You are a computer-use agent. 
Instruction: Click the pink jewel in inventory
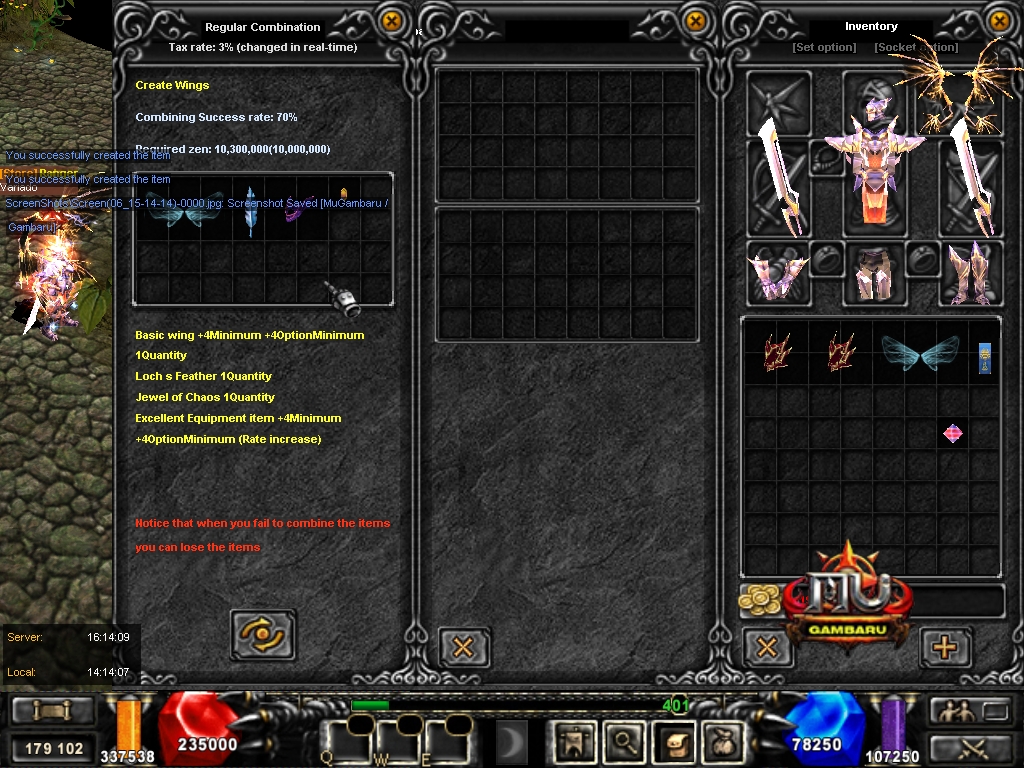[x=953, y=433]
